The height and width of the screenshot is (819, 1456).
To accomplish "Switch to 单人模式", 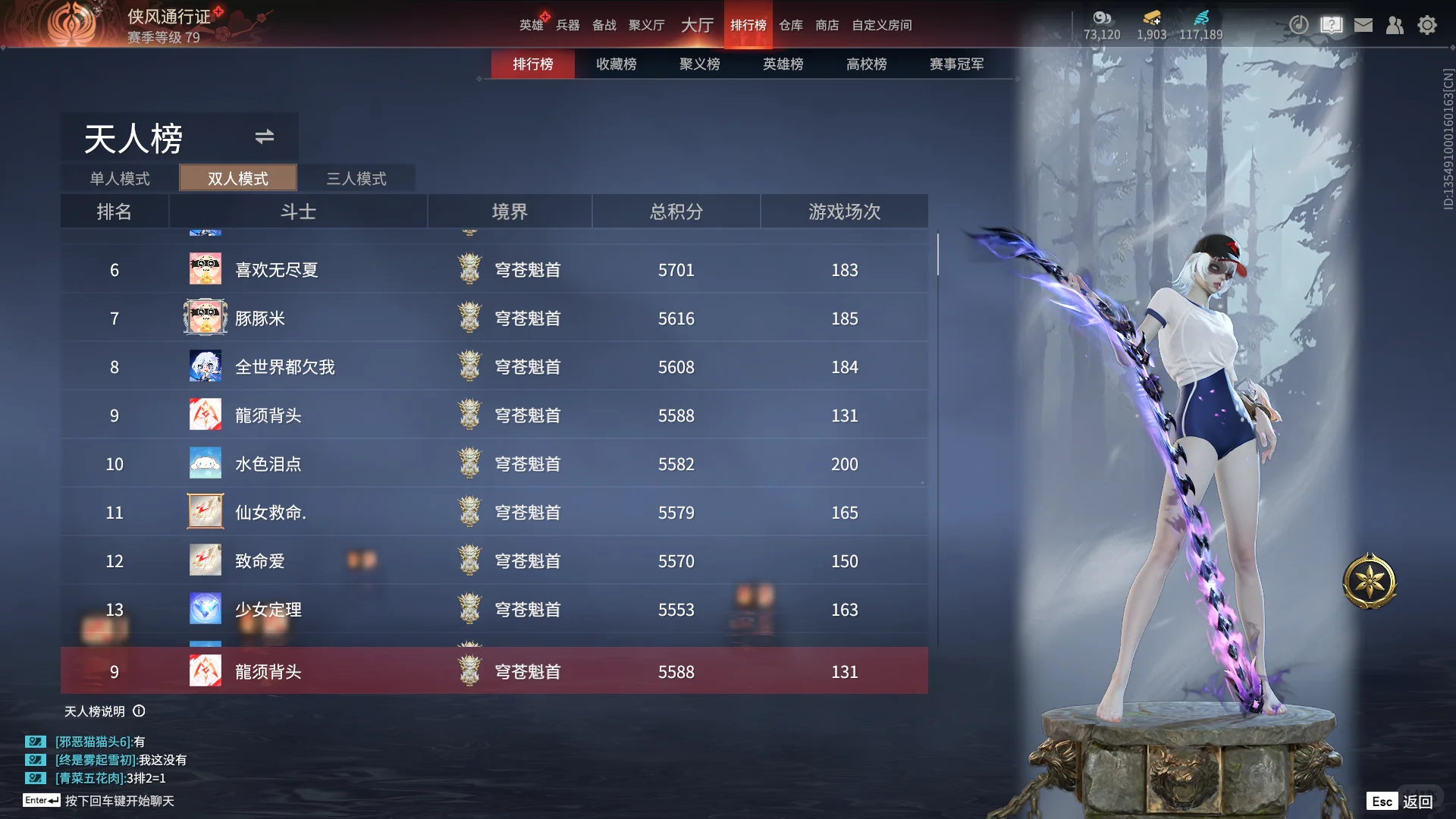I will pos(120,178).
